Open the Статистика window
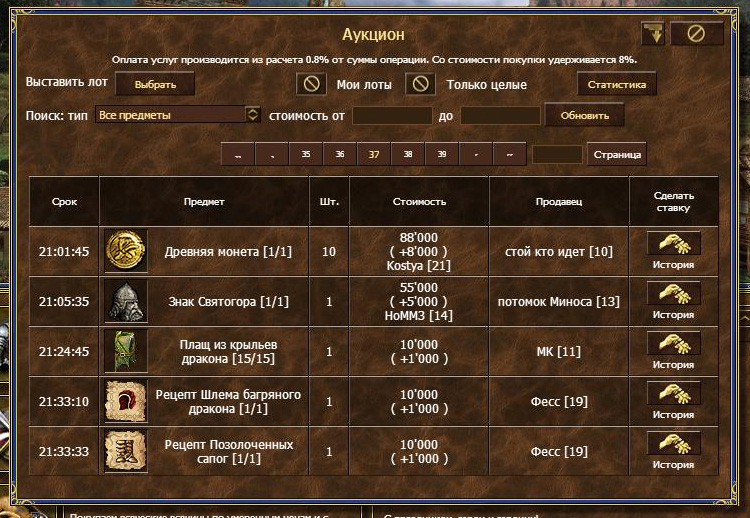 pyautogui.click(x=616, y=85)
